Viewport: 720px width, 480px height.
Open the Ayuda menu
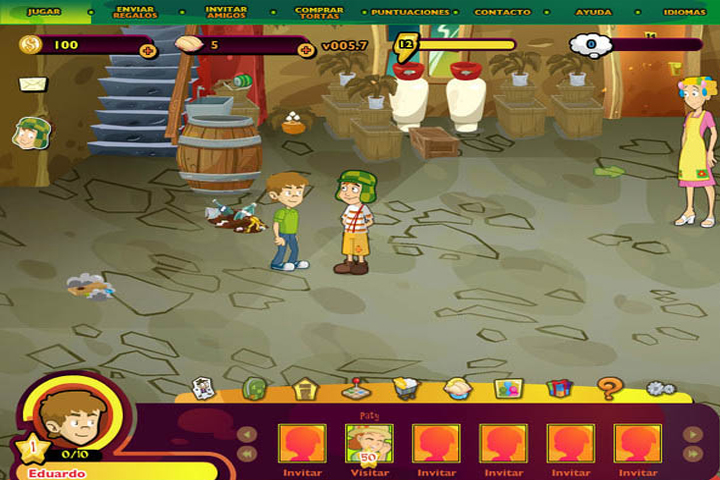coord(594,12)
